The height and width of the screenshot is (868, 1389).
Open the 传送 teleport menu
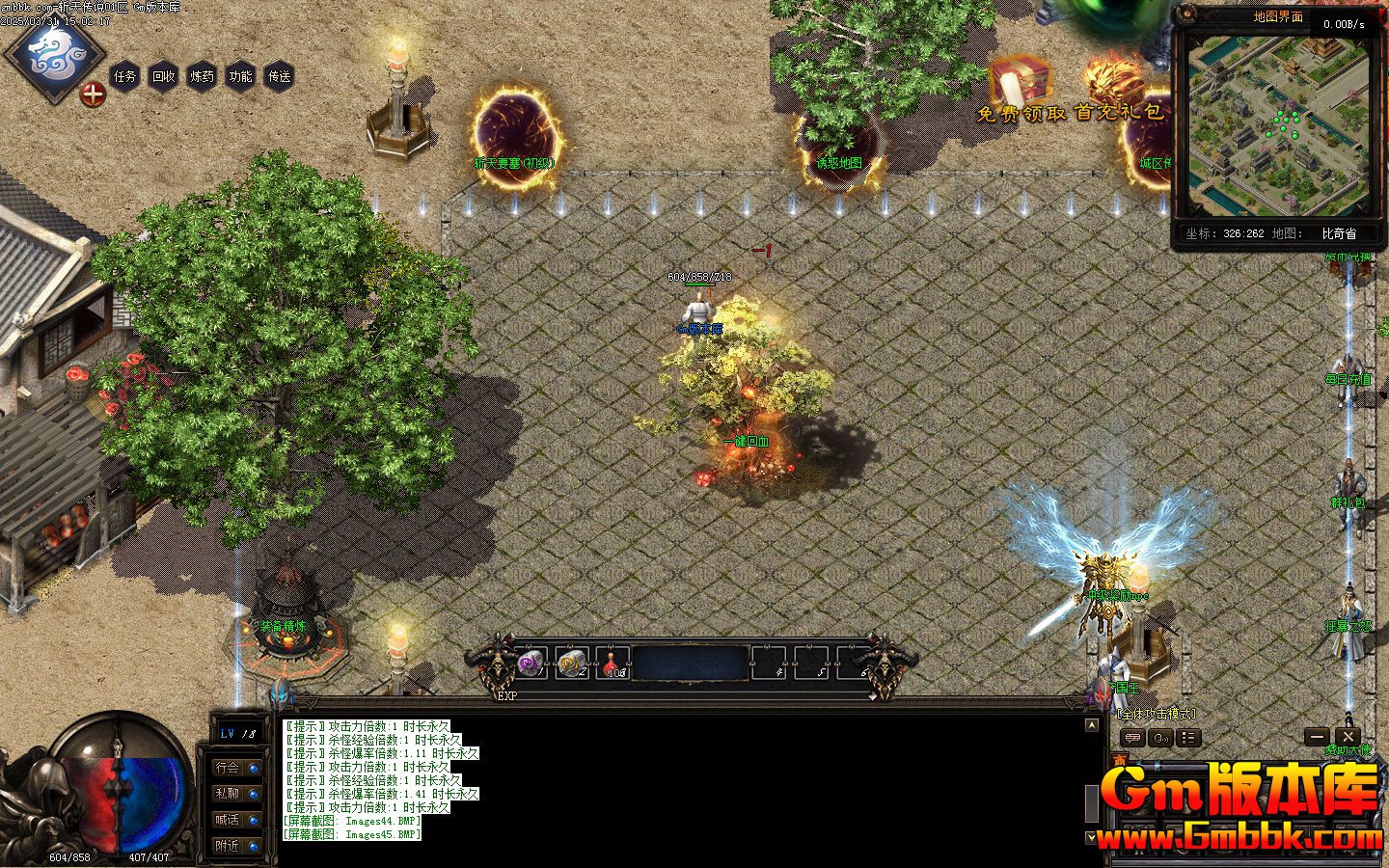click(280, 76)
